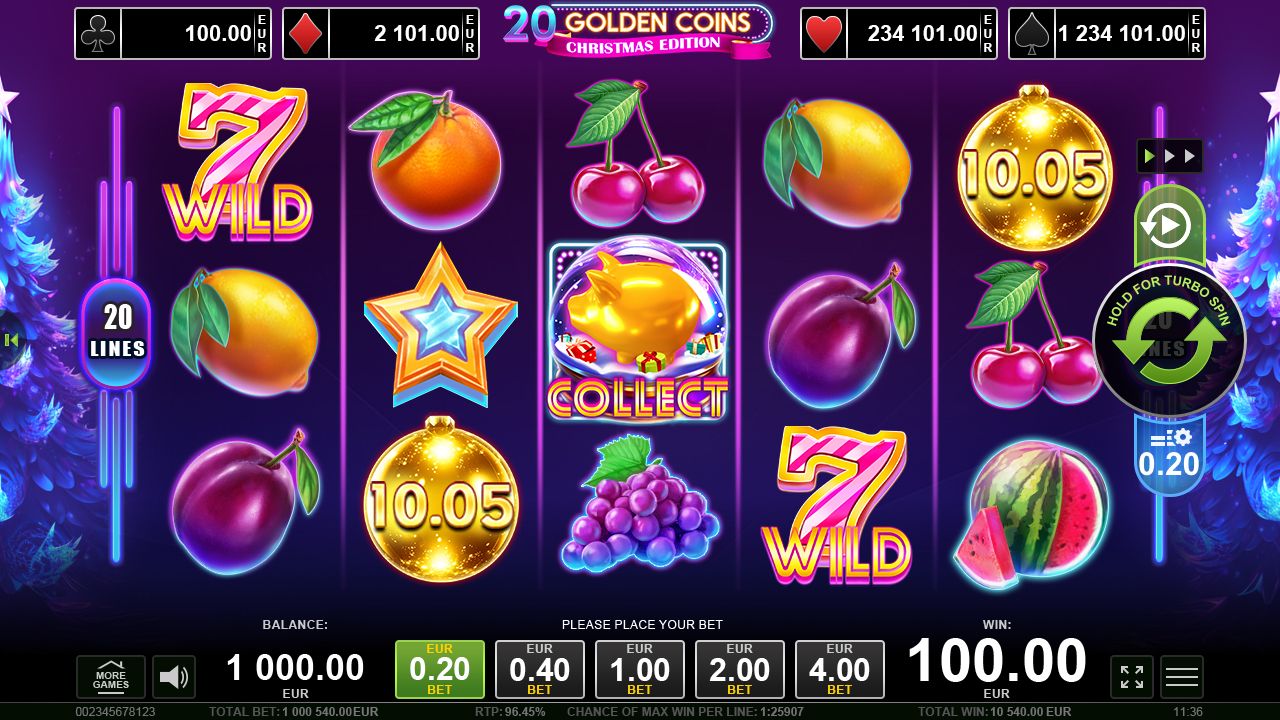
Task: Open the MORE GAMES menu
Action: click(x=110, y=677)
